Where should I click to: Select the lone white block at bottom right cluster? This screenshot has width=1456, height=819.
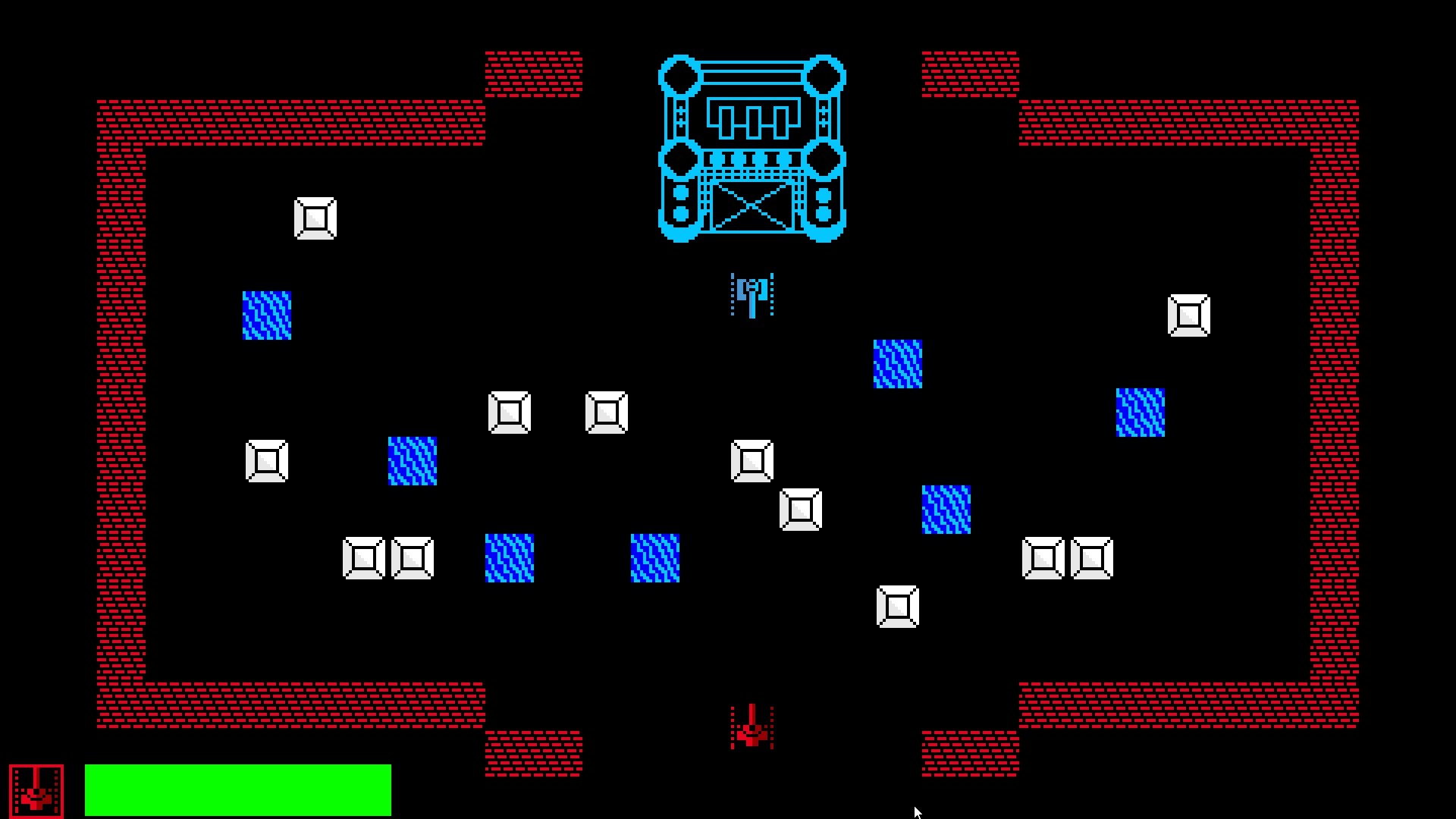click(x=899, y=606)
